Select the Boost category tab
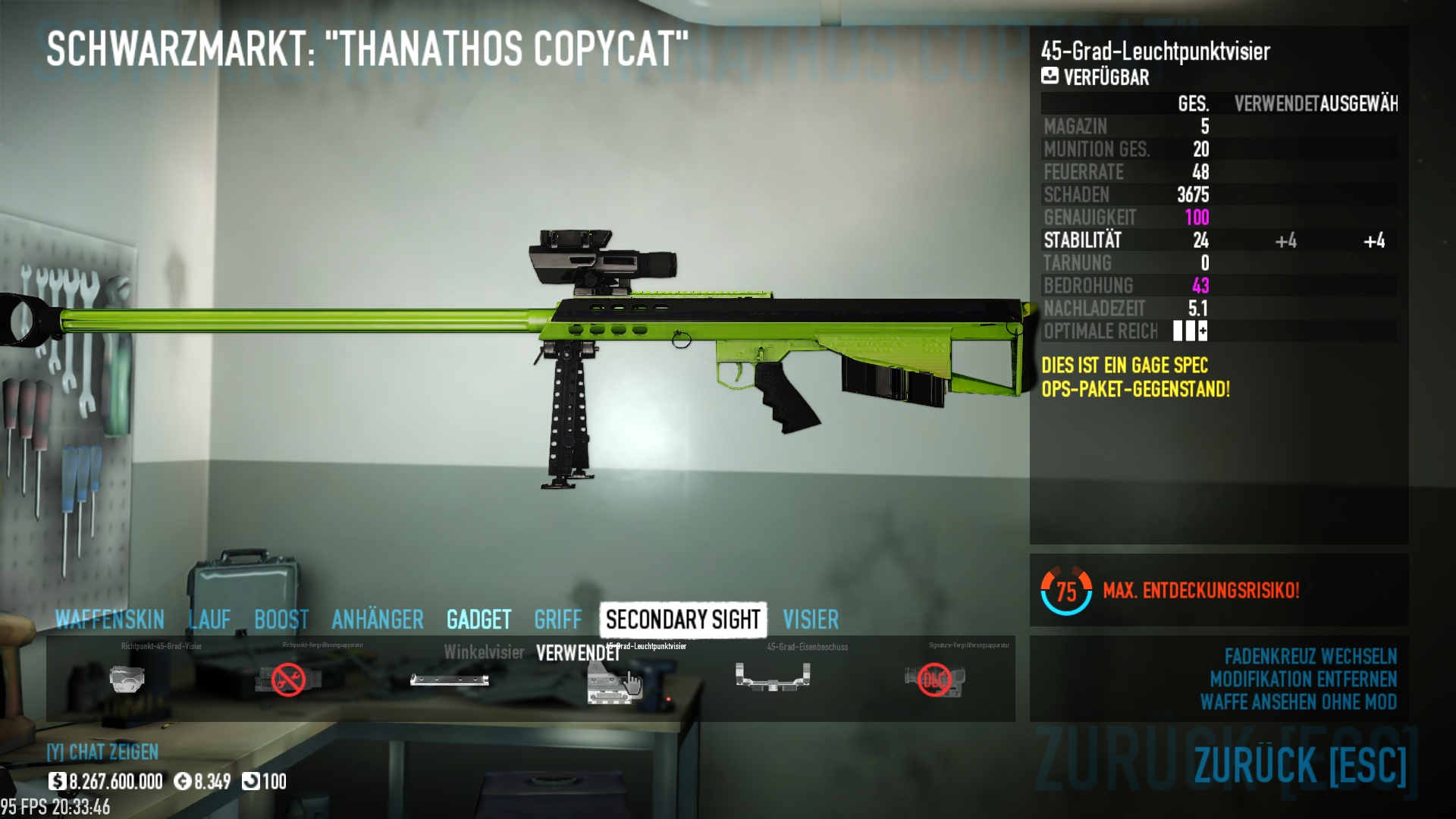Image resolution: width=1456 pixels, height=819 pixels. pos(281,620)
